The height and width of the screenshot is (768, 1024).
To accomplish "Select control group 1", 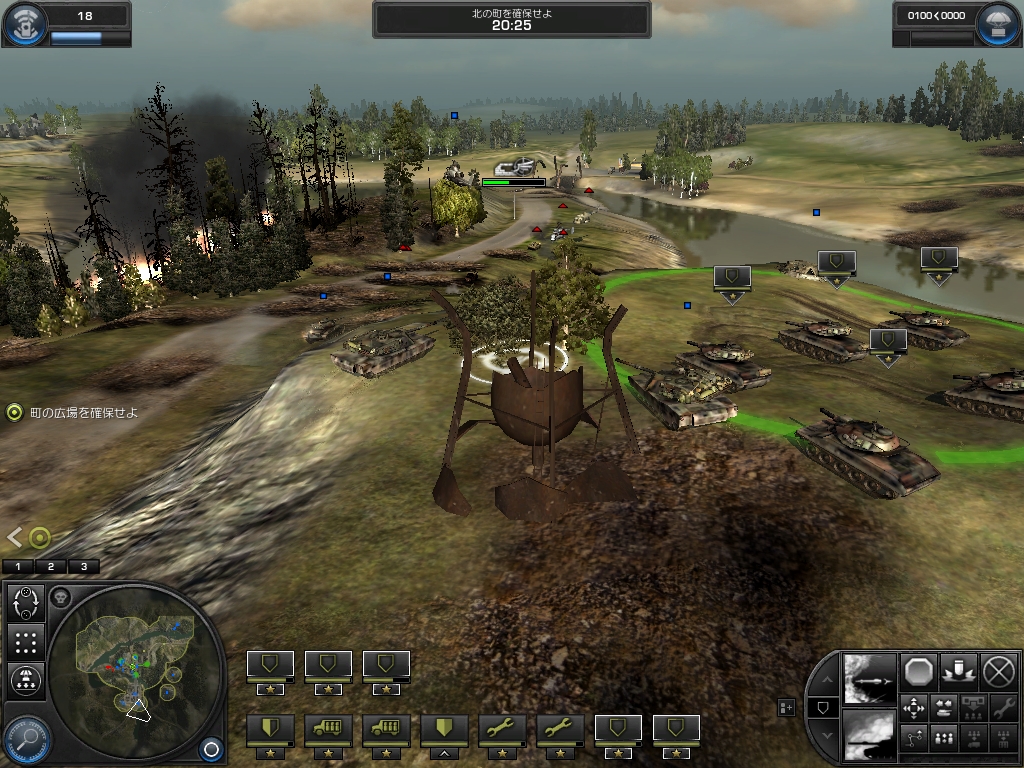I will click(17, 566).
